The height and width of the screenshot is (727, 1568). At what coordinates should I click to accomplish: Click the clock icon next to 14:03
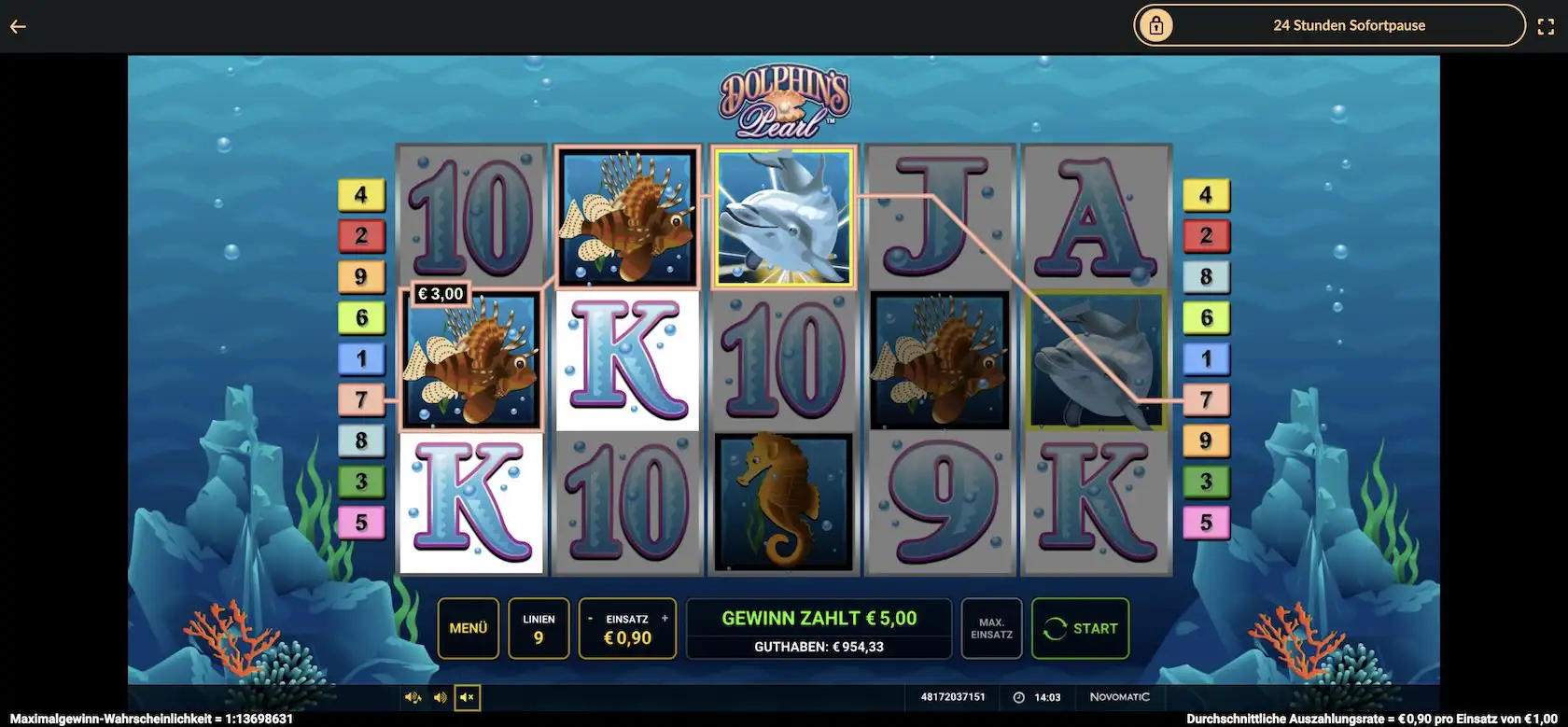pos(1017,697)
